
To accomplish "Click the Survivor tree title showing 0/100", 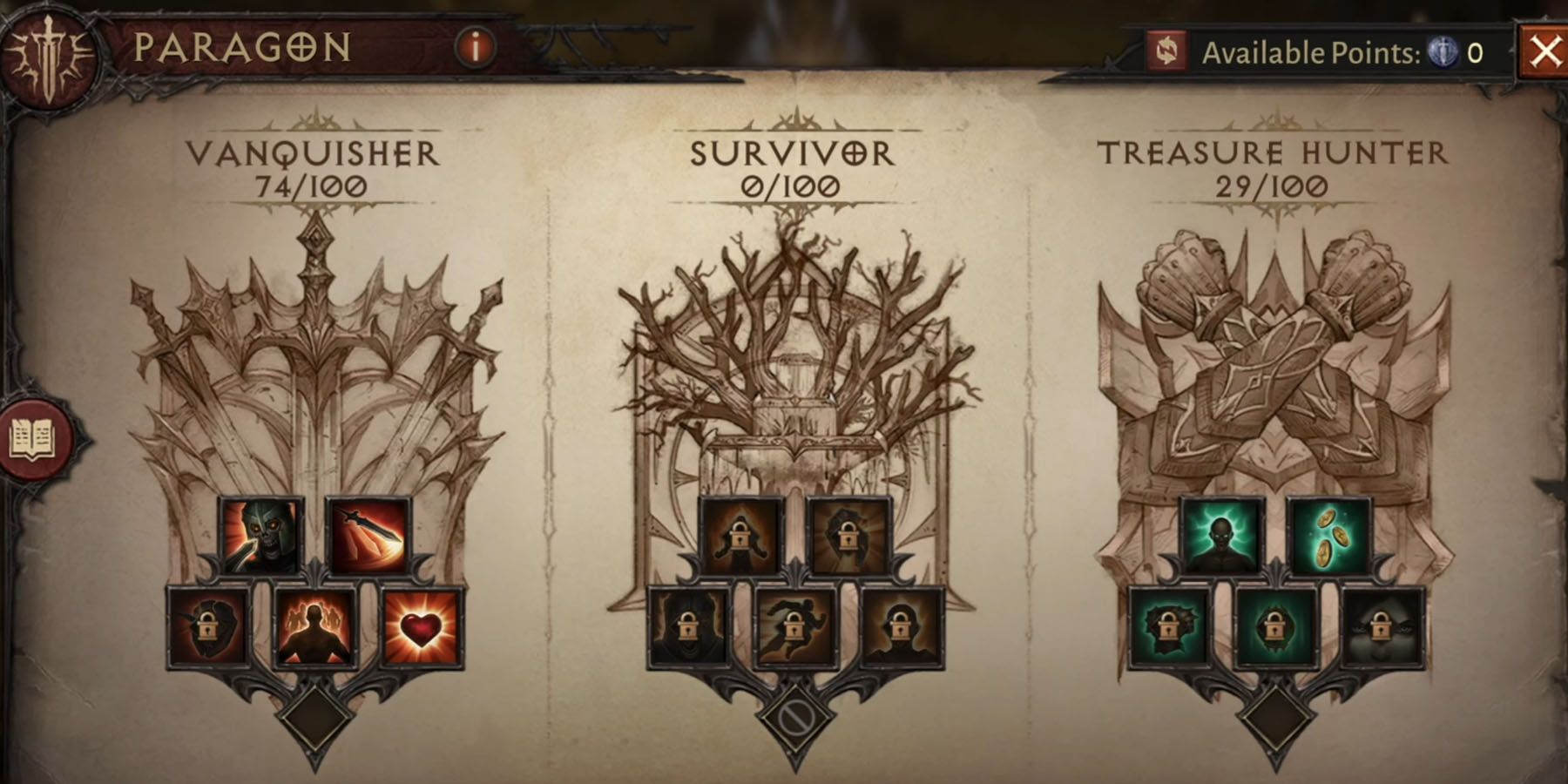I will [x=791, y=166].
